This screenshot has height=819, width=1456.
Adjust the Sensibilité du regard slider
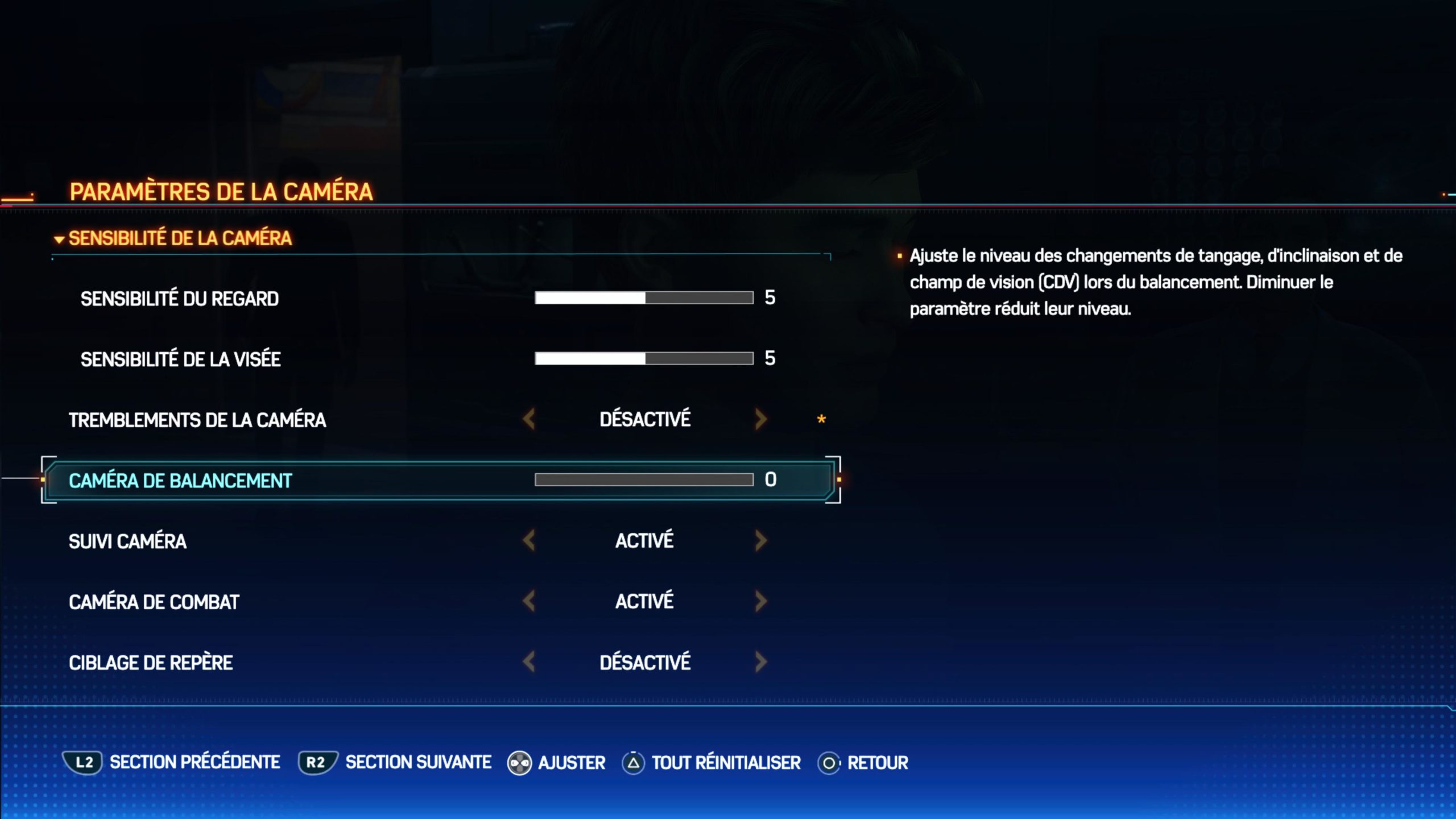point(644,298)
